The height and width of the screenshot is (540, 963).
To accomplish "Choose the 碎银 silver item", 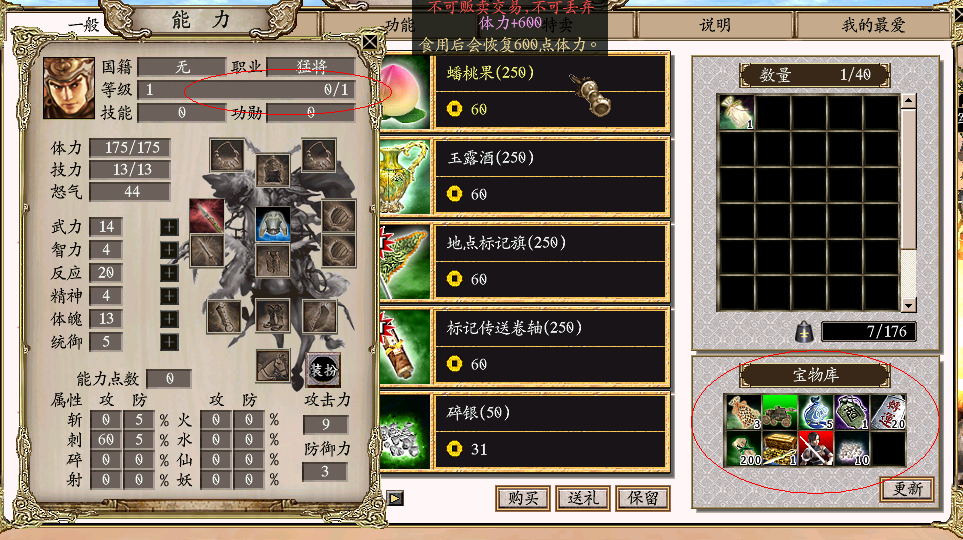I will point(550,430).
